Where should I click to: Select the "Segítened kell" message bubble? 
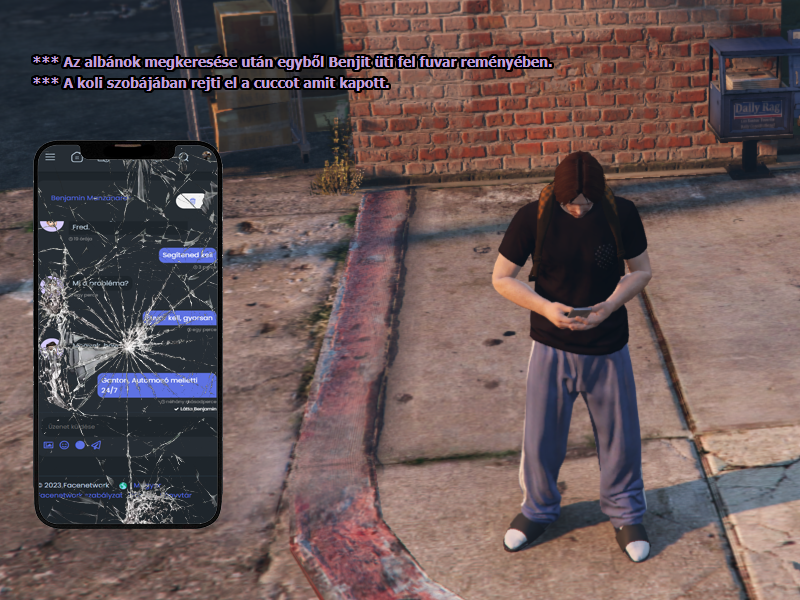[188, 255]
